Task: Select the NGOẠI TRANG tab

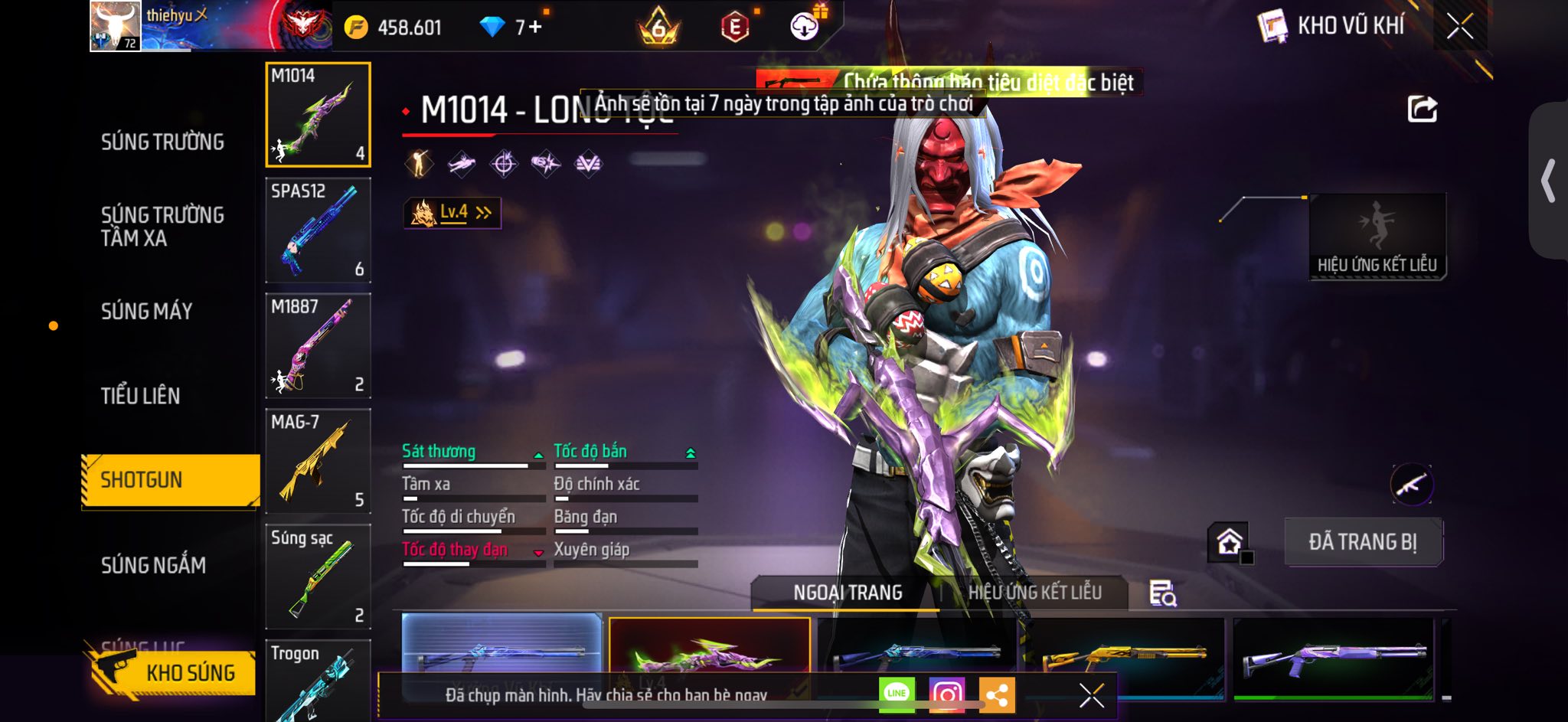Action: click(x=848, y=593)
